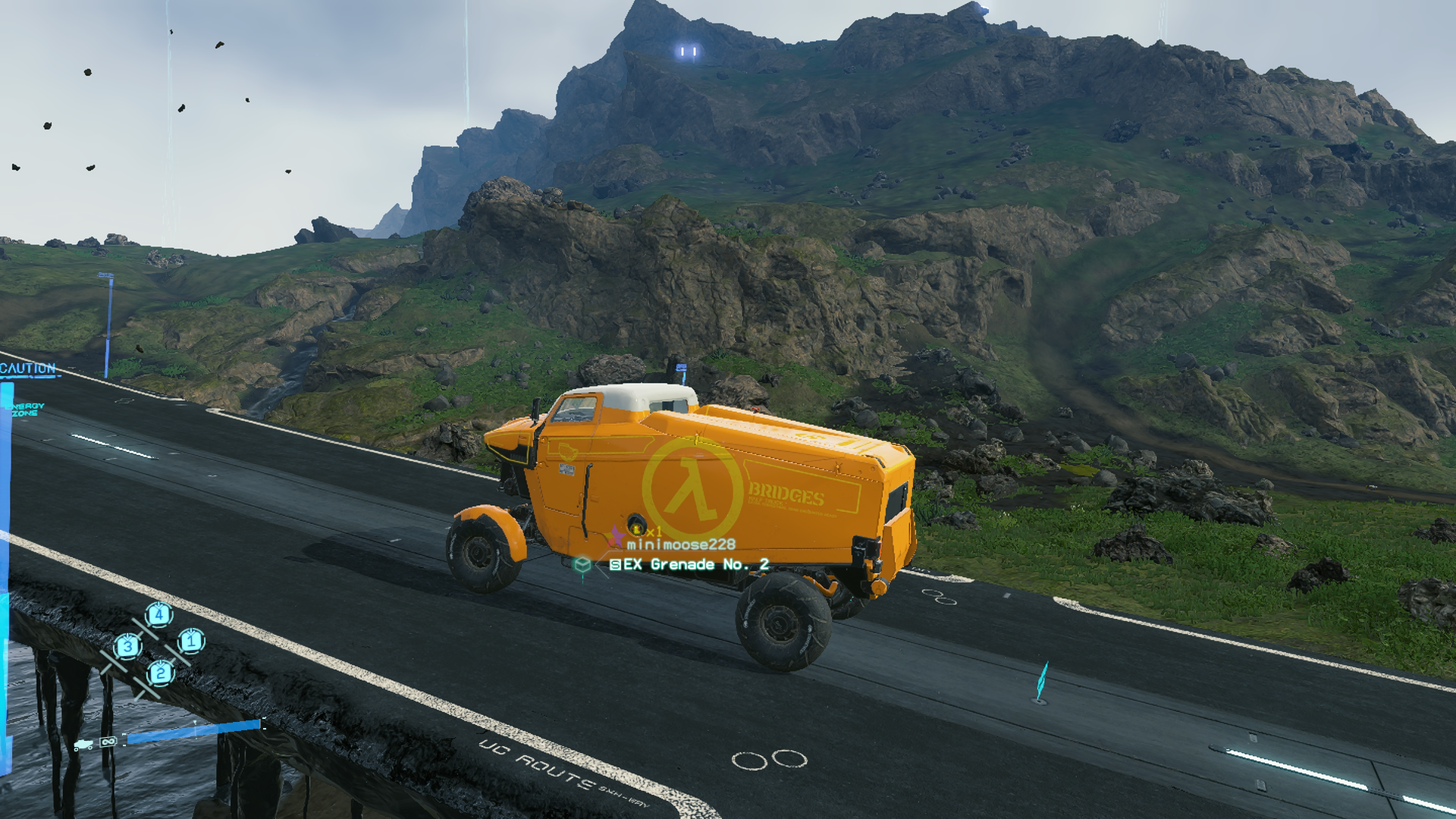Click the cargo cube icon

582,564
